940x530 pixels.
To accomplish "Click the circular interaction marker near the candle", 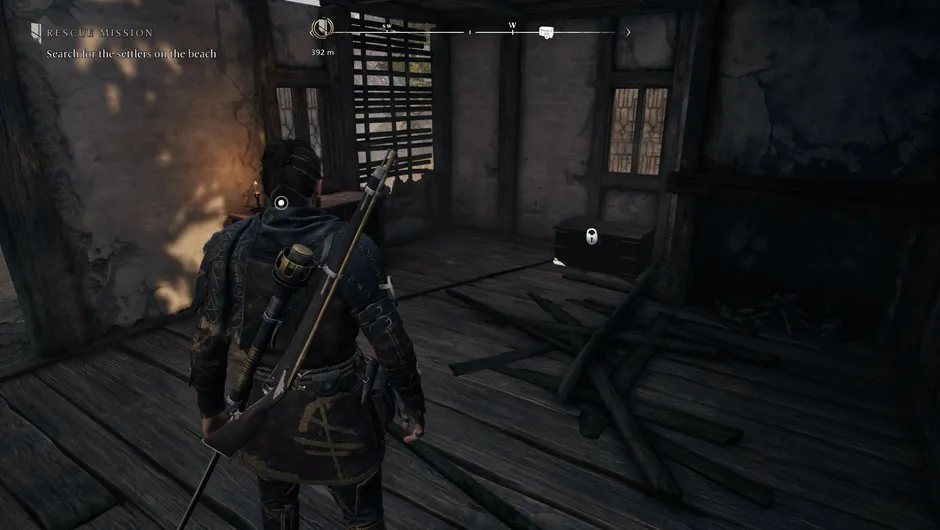I will pyautogui.click(x=281, y=202).
